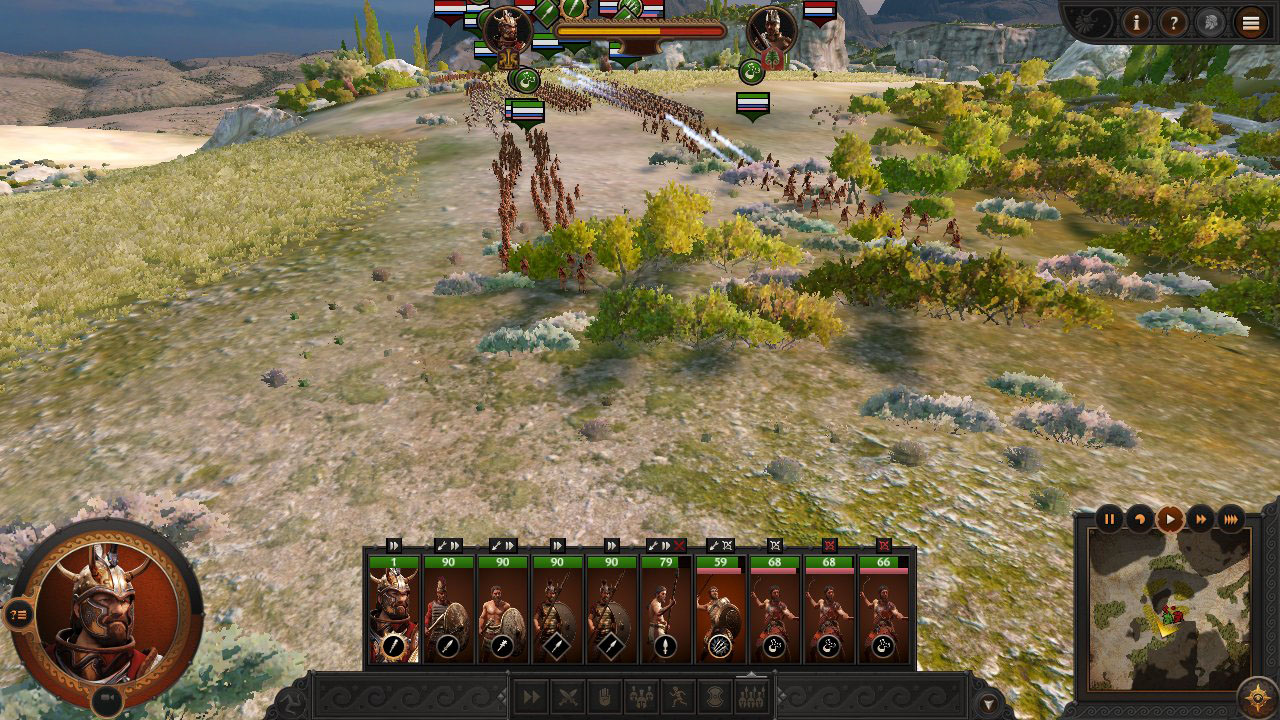Toggle melee mode with crossed swords button
Screen dimensions: 1280x720
click(x=568, y=696)
